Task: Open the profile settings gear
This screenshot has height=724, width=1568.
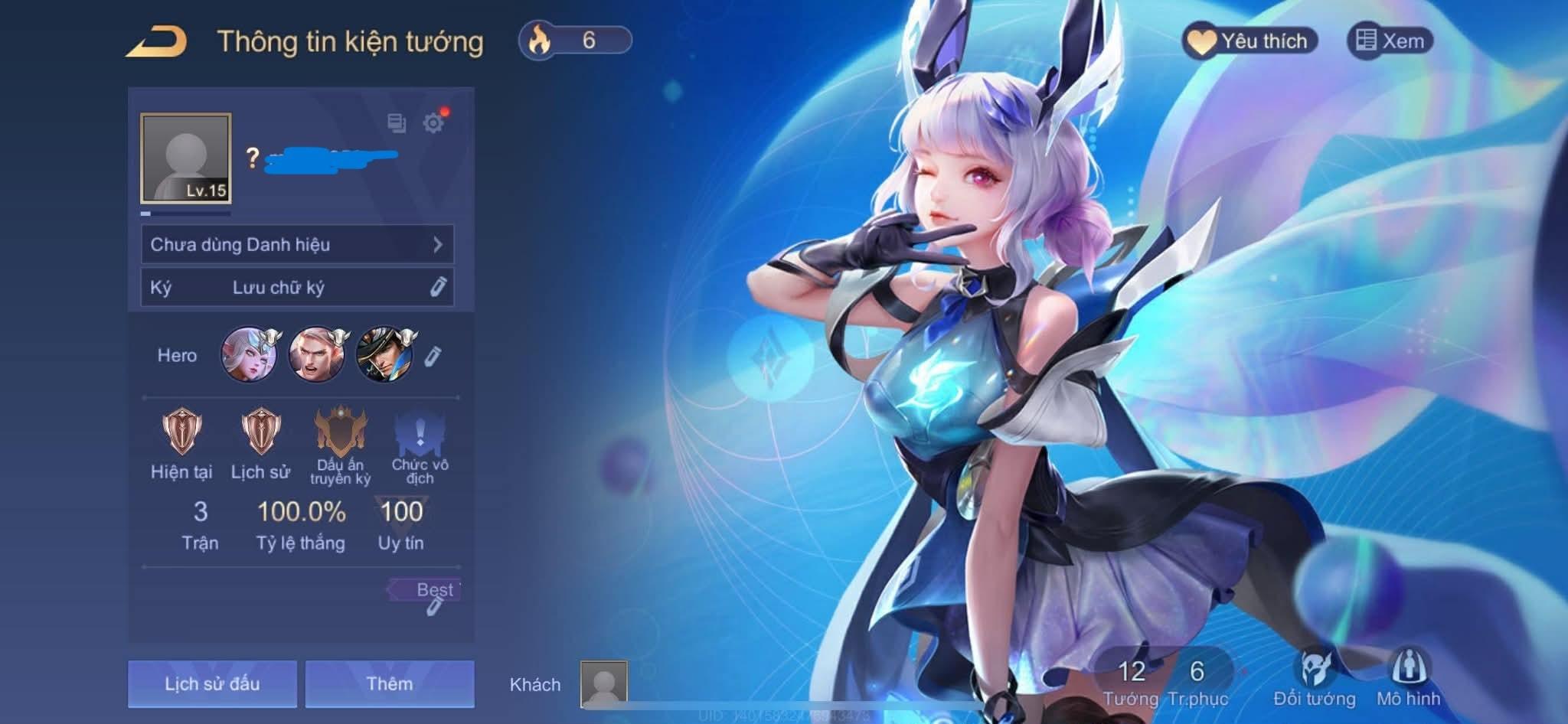Action: click(x=434, y=121)
